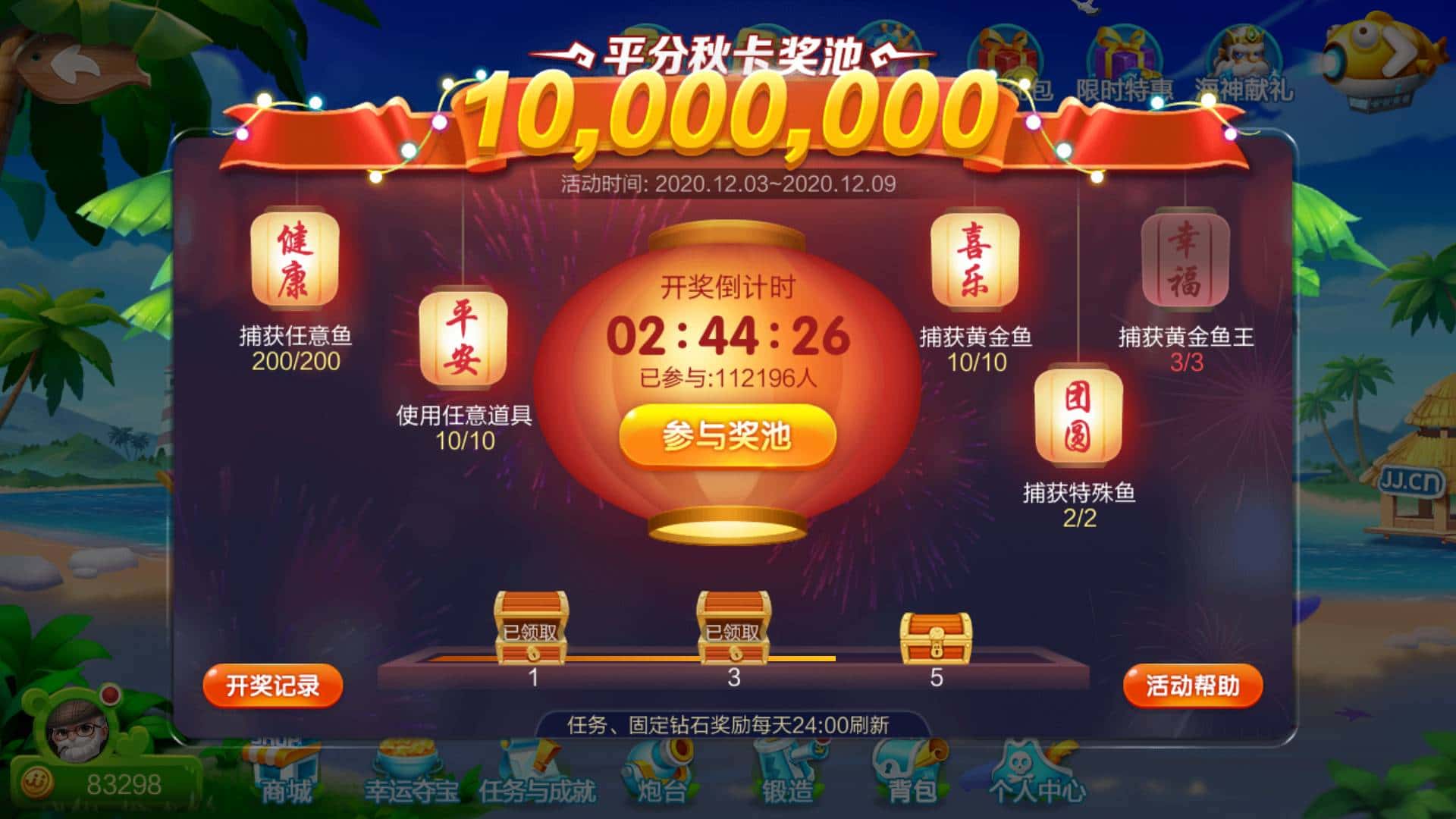1456x819 pixels.
Task: Open the 海神献礼 Poseidon gift icon
Action: (x=1243, y=49)
